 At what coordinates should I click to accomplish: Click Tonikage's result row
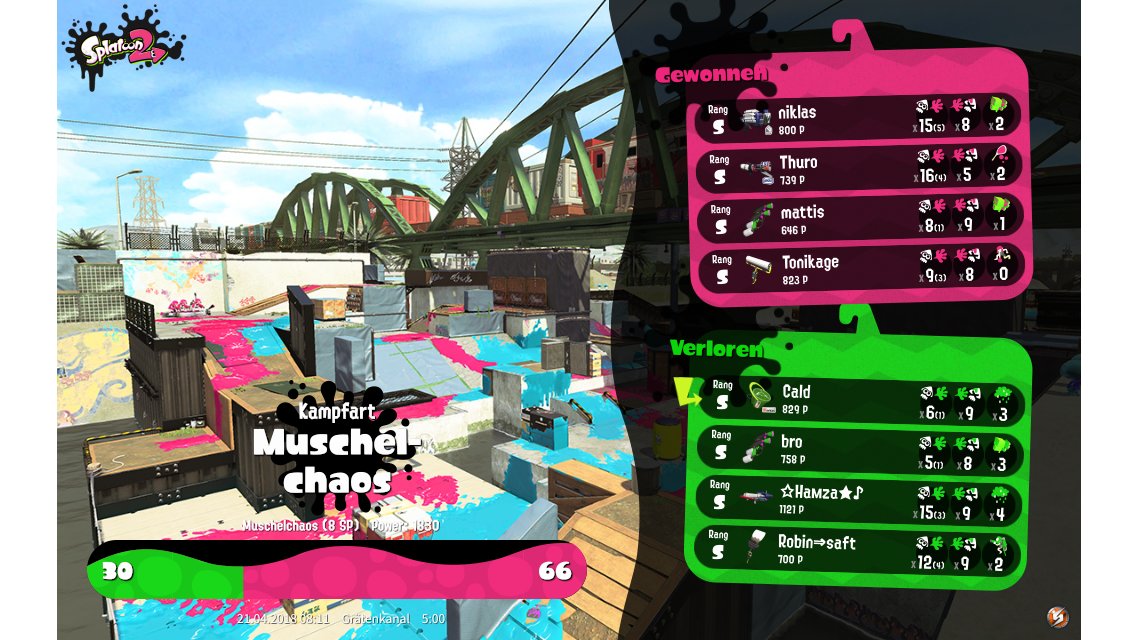click(x=858, y=269)
